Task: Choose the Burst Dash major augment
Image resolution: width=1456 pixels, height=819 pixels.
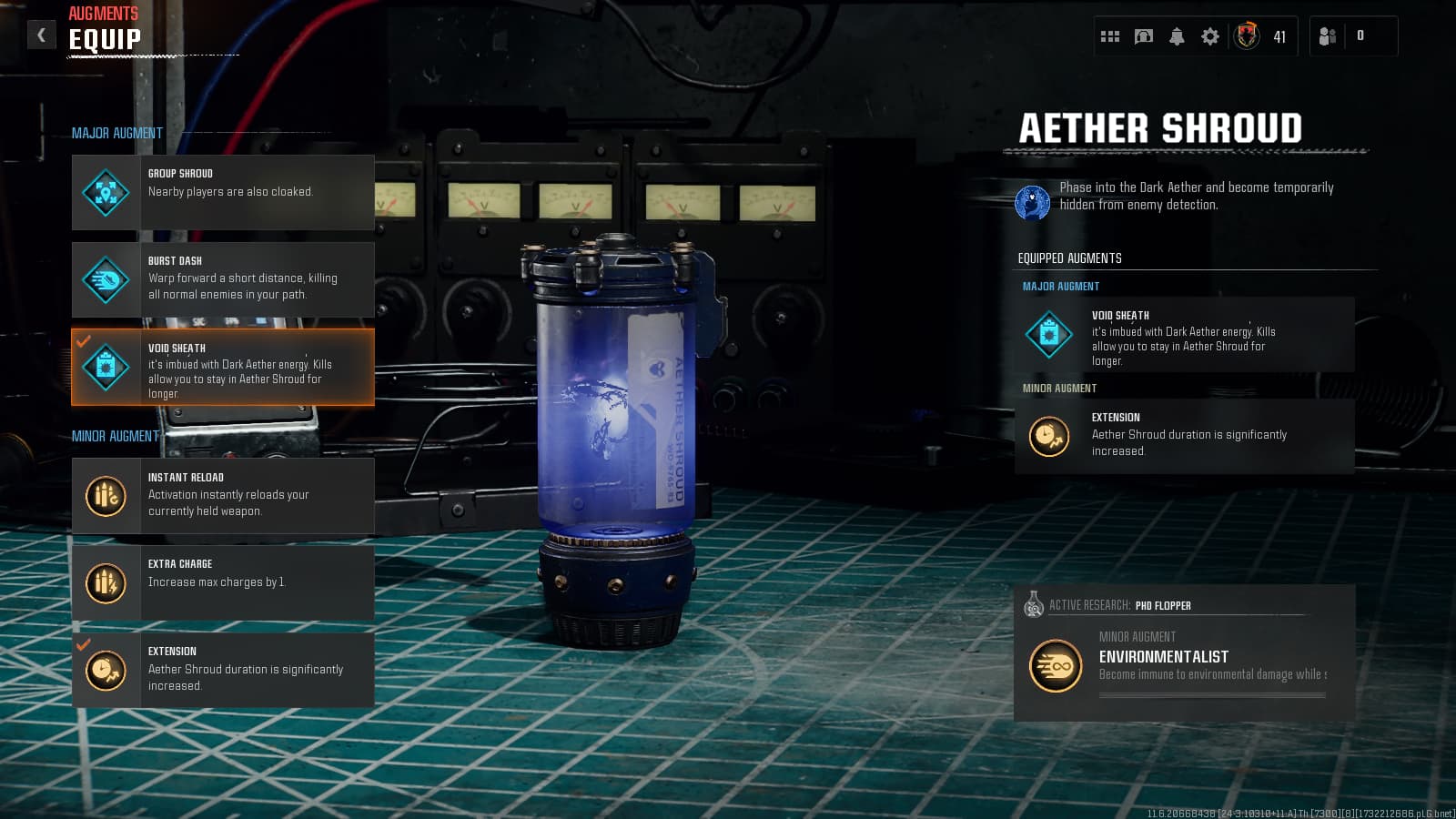Action: coord(223,279)
